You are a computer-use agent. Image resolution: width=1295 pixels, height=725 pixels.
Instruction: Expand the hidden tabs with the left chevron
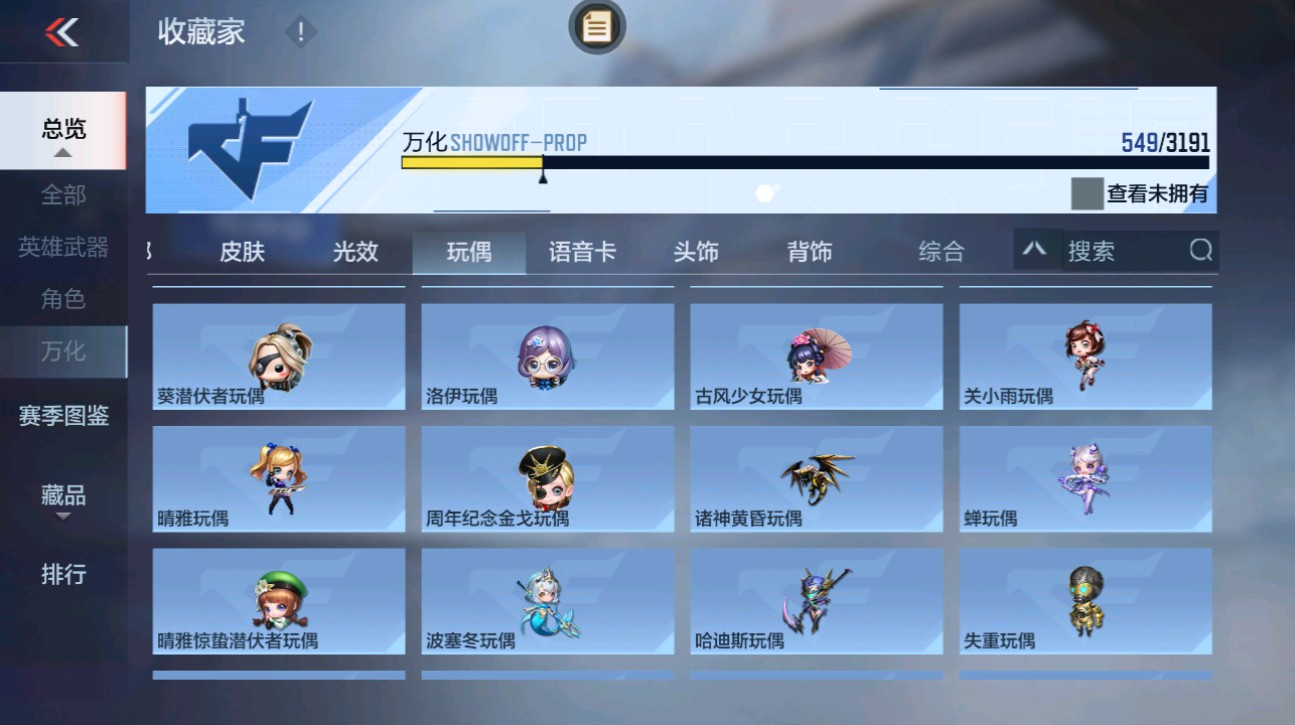pos(151,251)
